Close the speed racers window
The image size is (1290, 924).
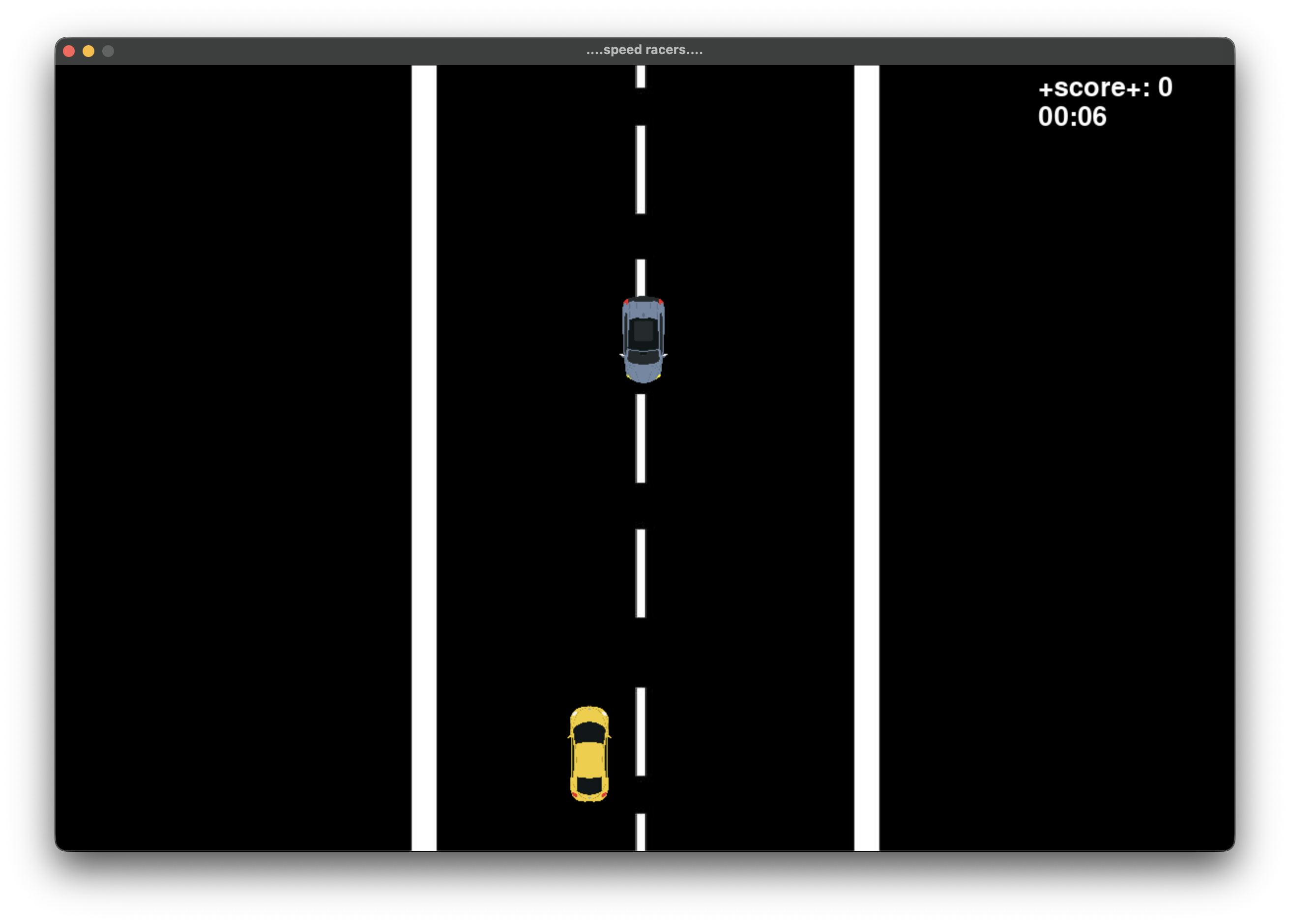click(69, 51)
